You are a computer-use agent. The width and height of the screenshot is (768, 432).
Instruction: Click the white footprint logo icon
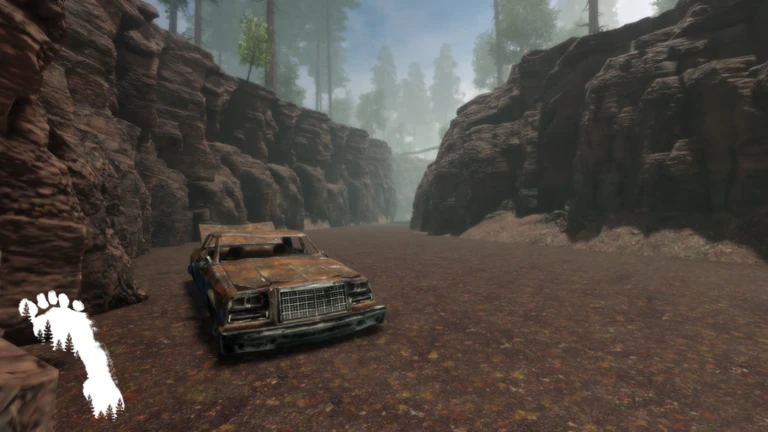click(70, 350)
